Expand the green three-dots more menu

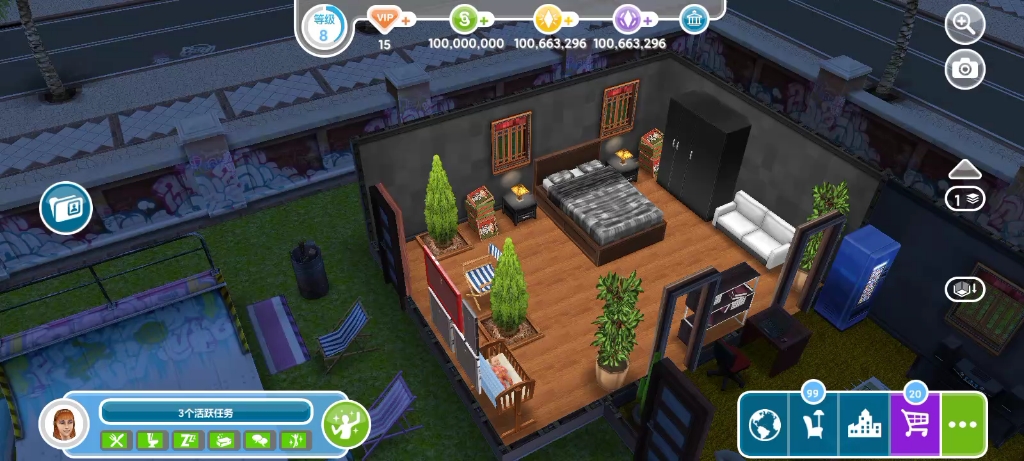(964, 426)
